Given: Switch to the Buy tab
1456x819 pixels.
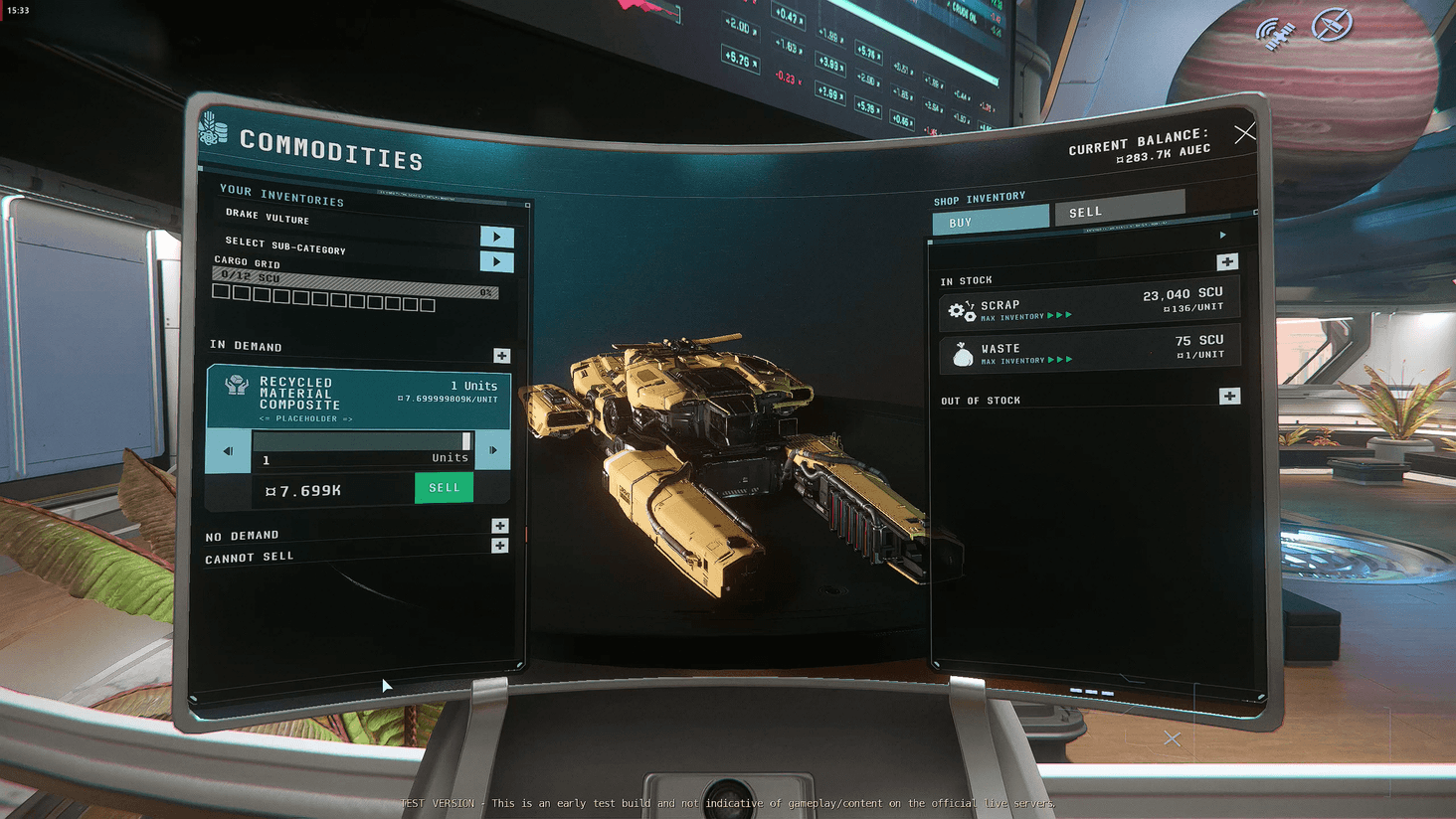Looking at the screenshot, I should coord(990,221).
